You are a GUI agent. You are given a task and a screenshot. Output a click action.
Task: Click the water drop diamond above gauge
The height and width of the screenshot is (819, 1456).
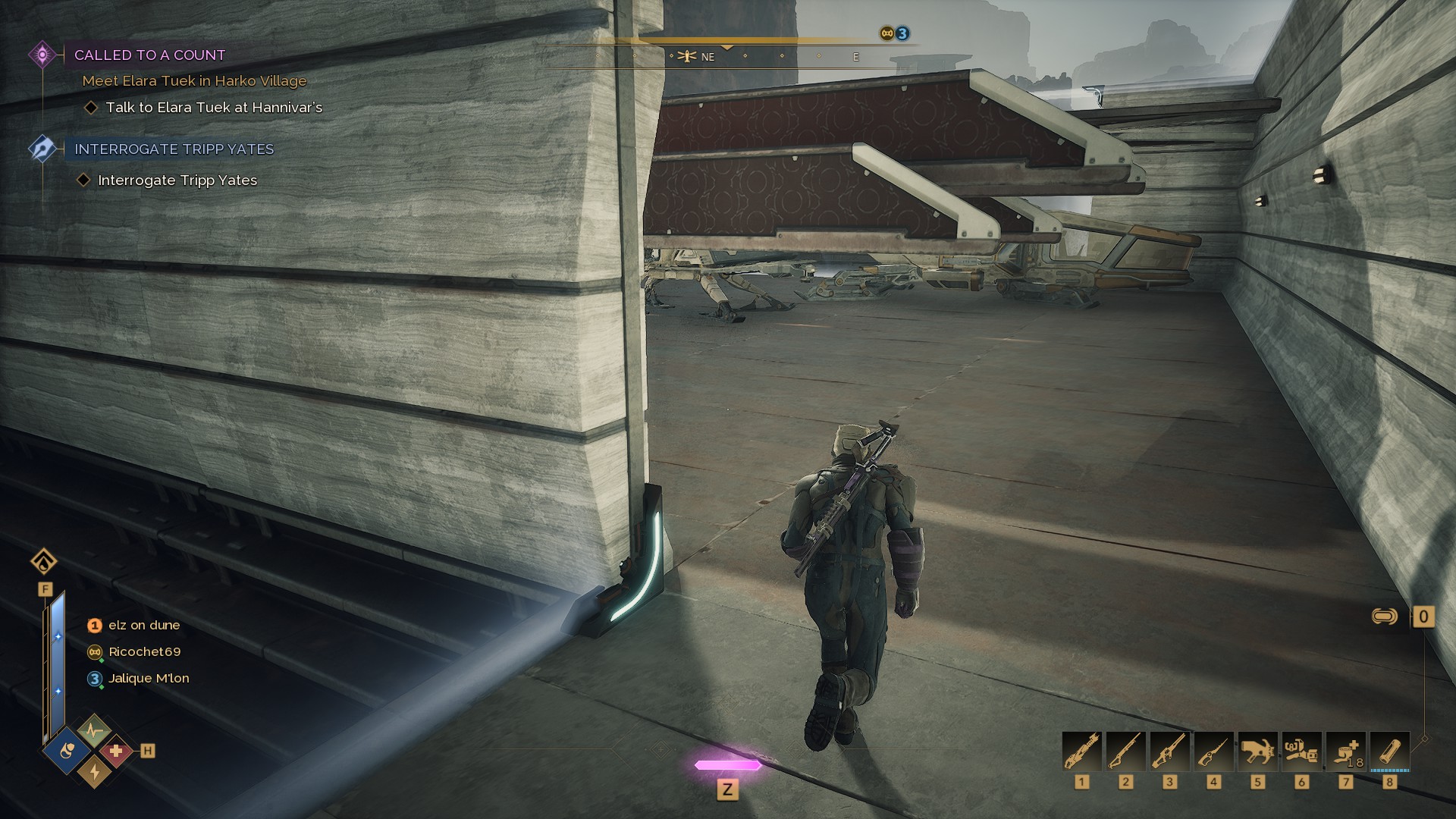[44, 562]
